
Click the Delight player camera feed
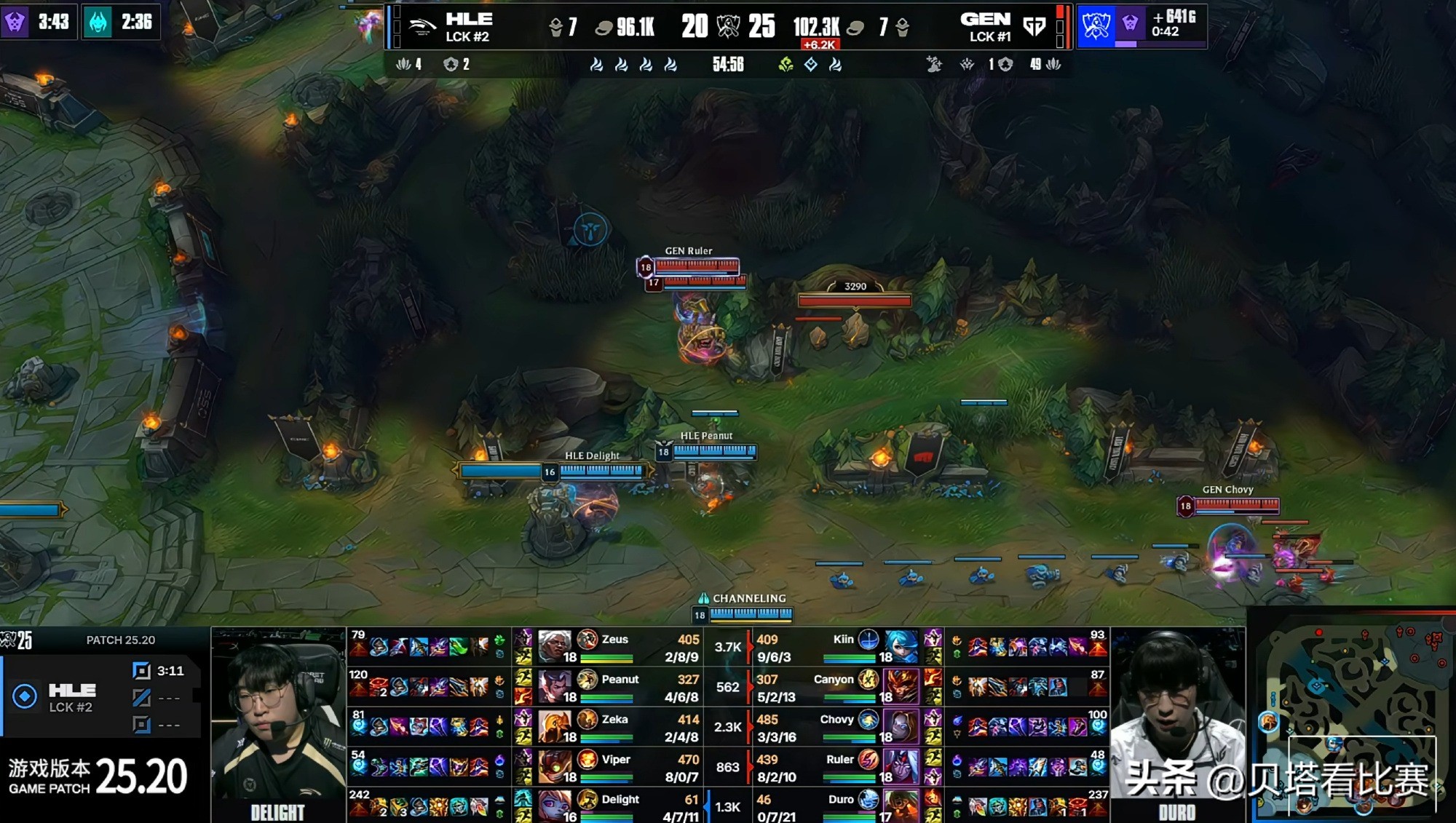coord(278,724)
